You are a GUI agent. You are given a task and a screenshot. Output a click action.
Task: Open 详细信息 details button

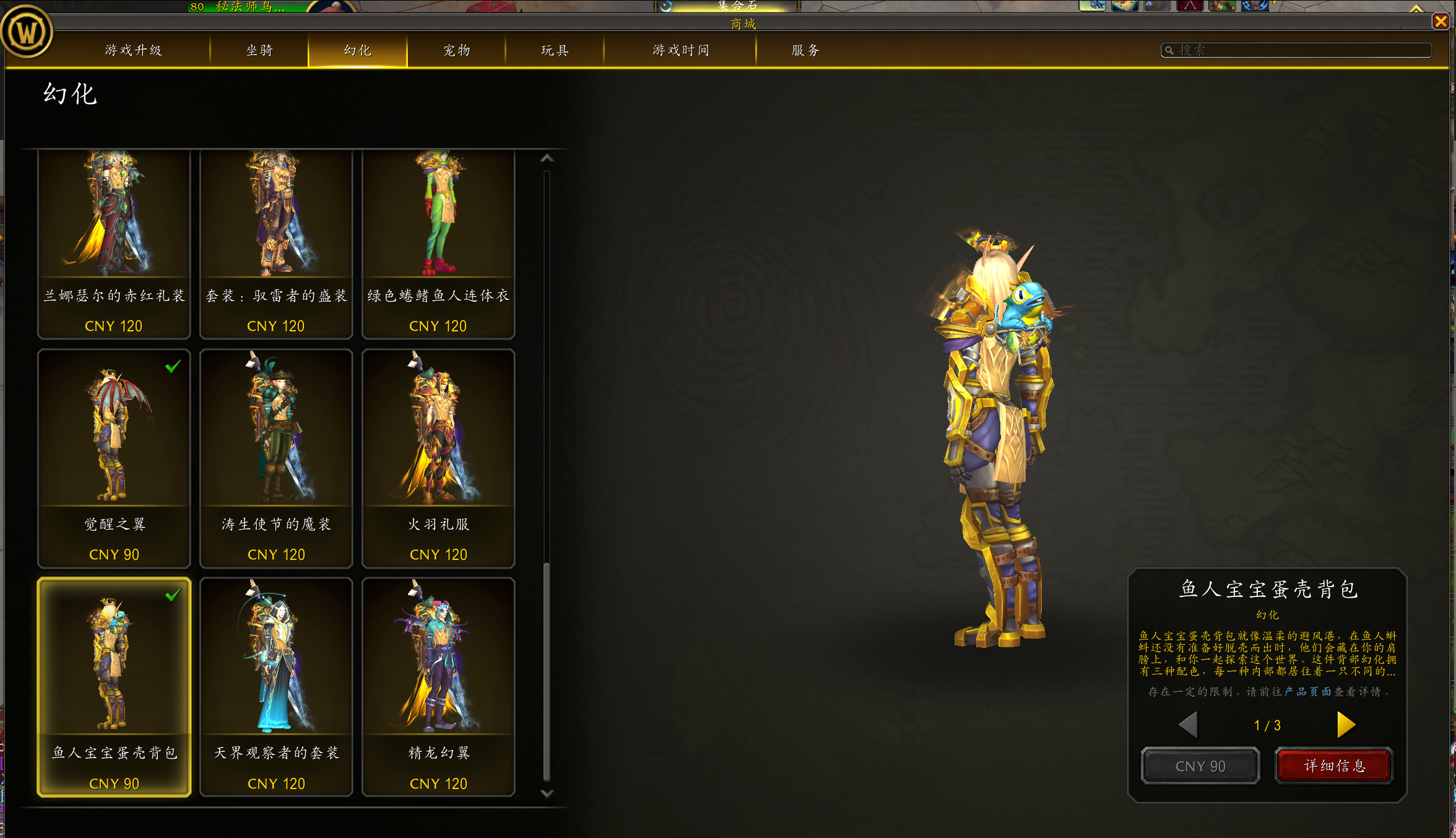(x=1334, y=766)
